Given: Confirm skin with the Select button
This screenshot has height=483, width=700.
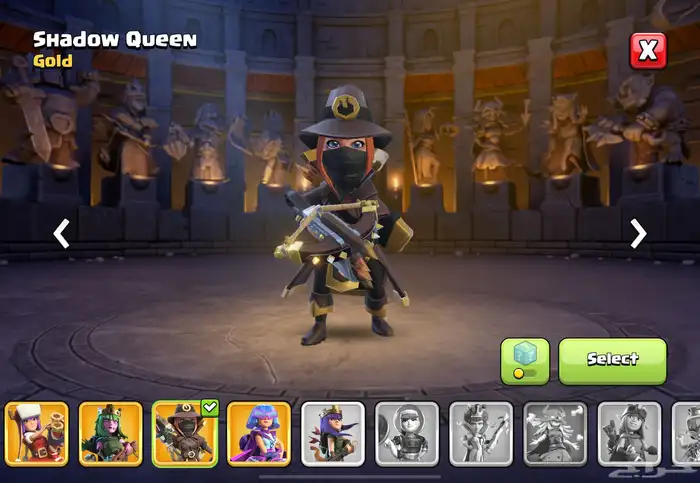Looking at the screenshot, I should point(612,360).
